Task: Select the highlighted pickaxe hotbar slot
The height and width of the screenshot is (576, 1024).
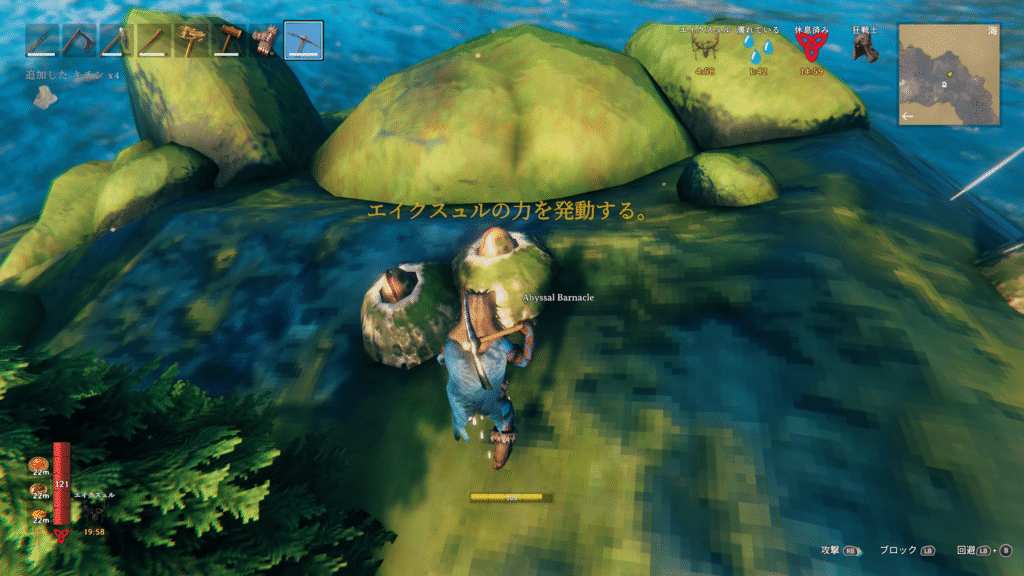Action: click(x=303, y=41)
